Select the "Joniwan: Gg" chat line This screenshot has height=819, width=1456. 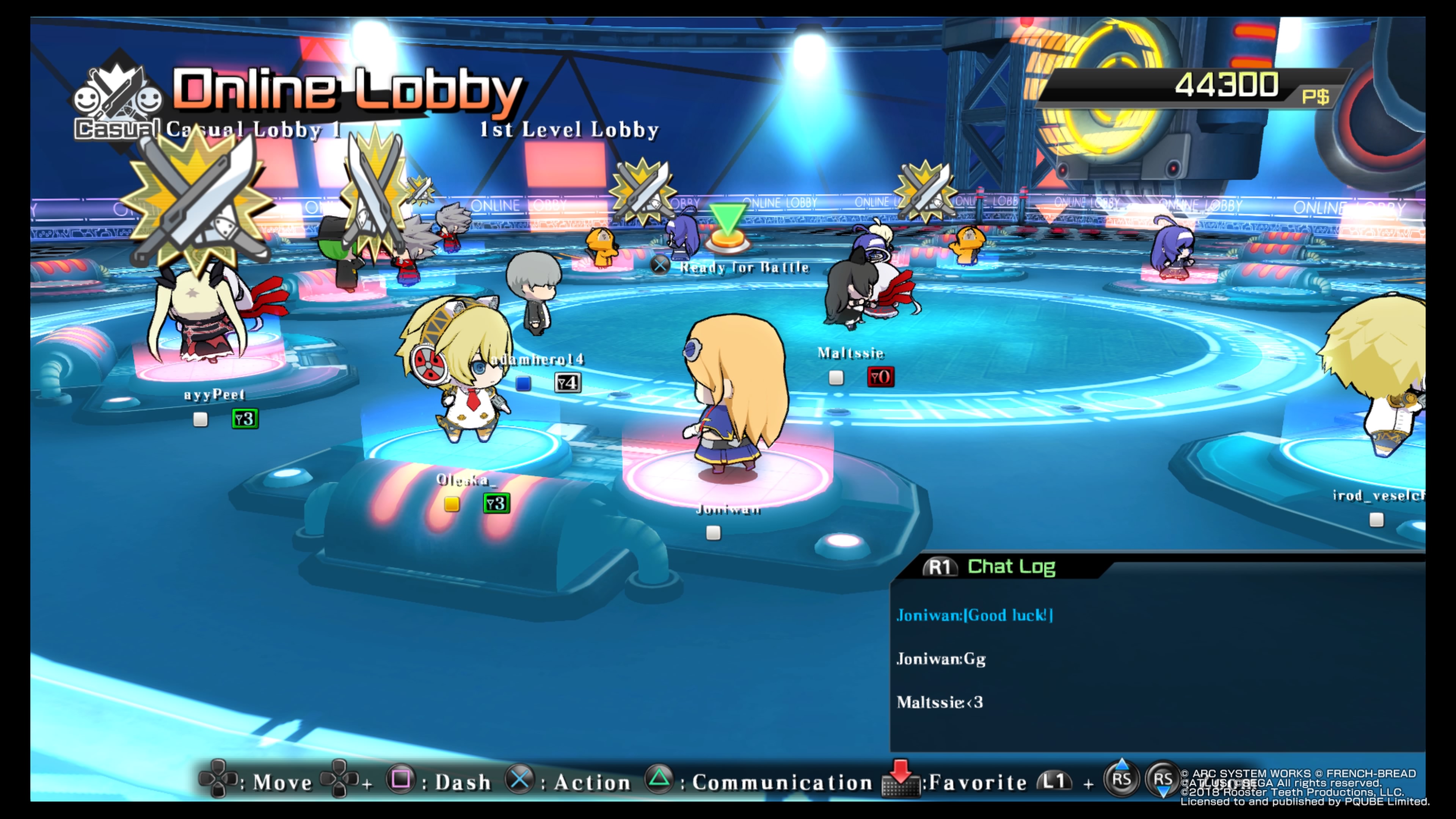[x=941, y=659]
